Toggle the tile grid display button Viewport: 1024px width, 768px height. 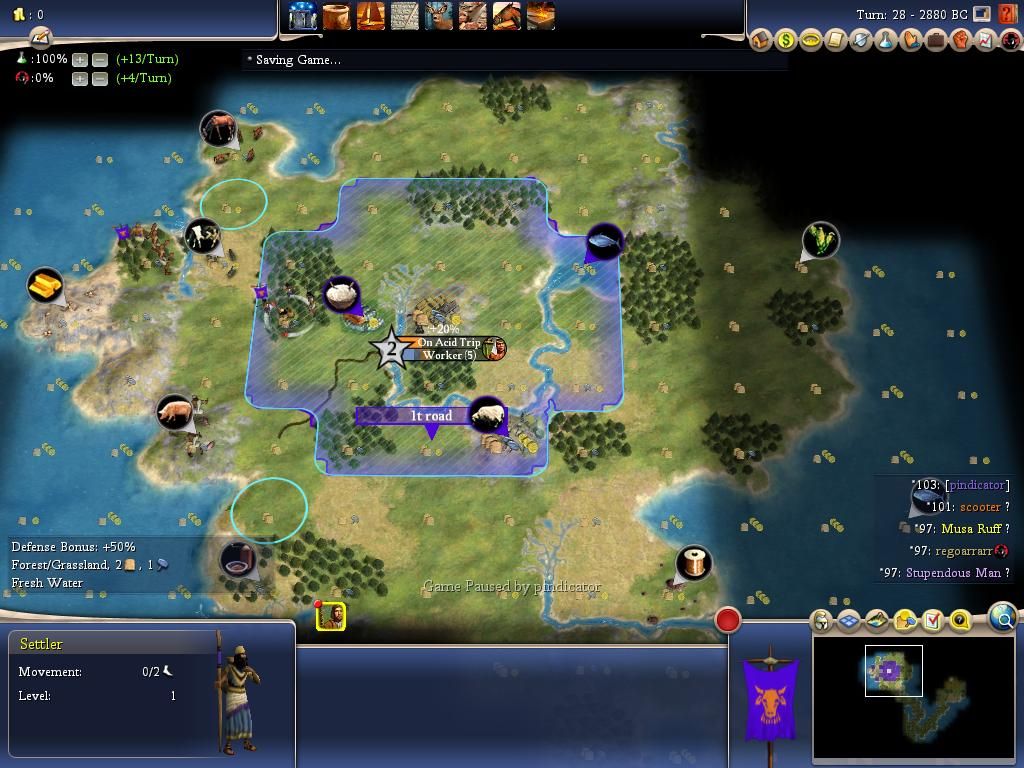click(849, 621)
